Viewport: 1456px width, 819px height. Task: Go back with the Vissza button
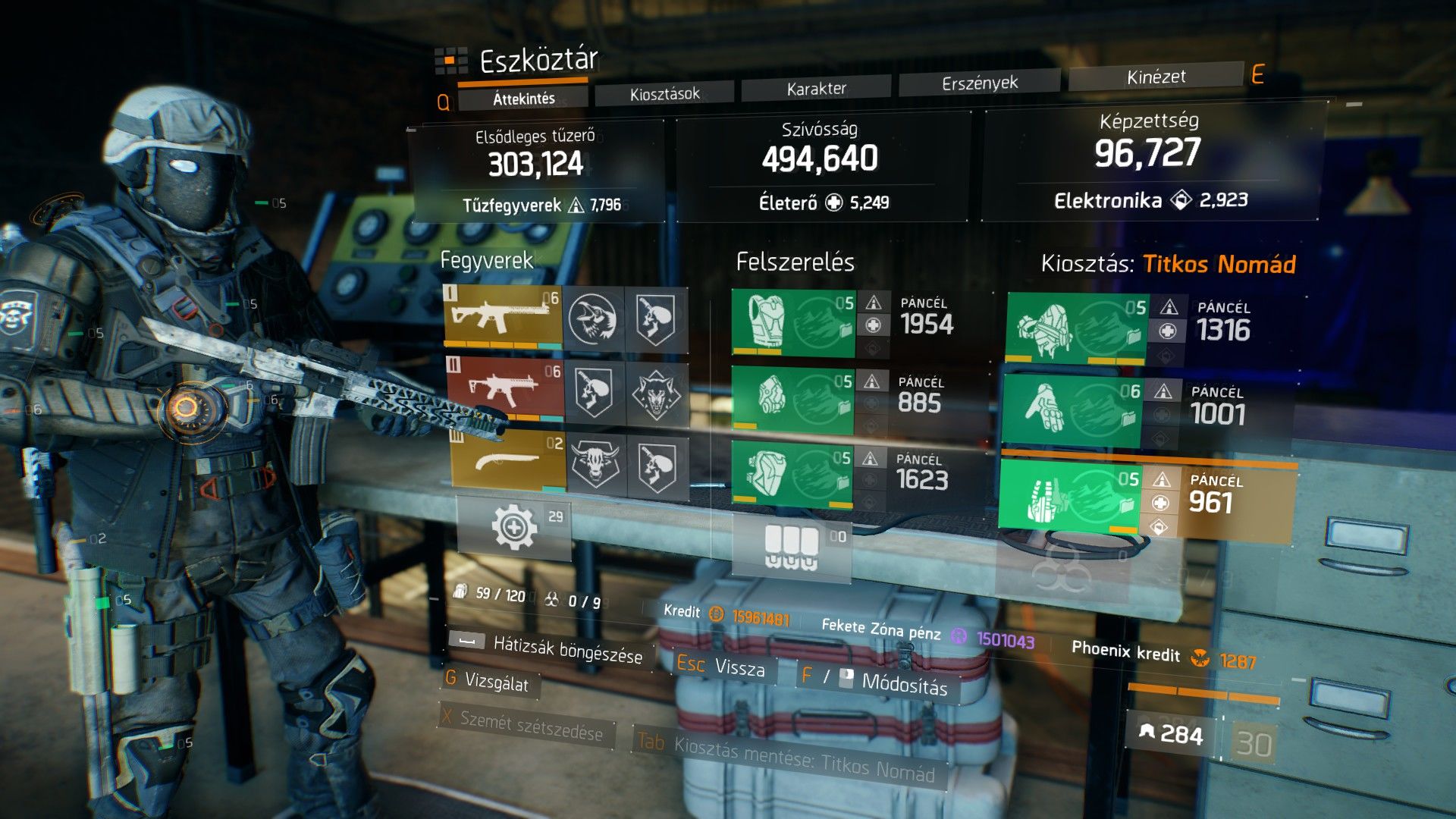click(721, 667)
